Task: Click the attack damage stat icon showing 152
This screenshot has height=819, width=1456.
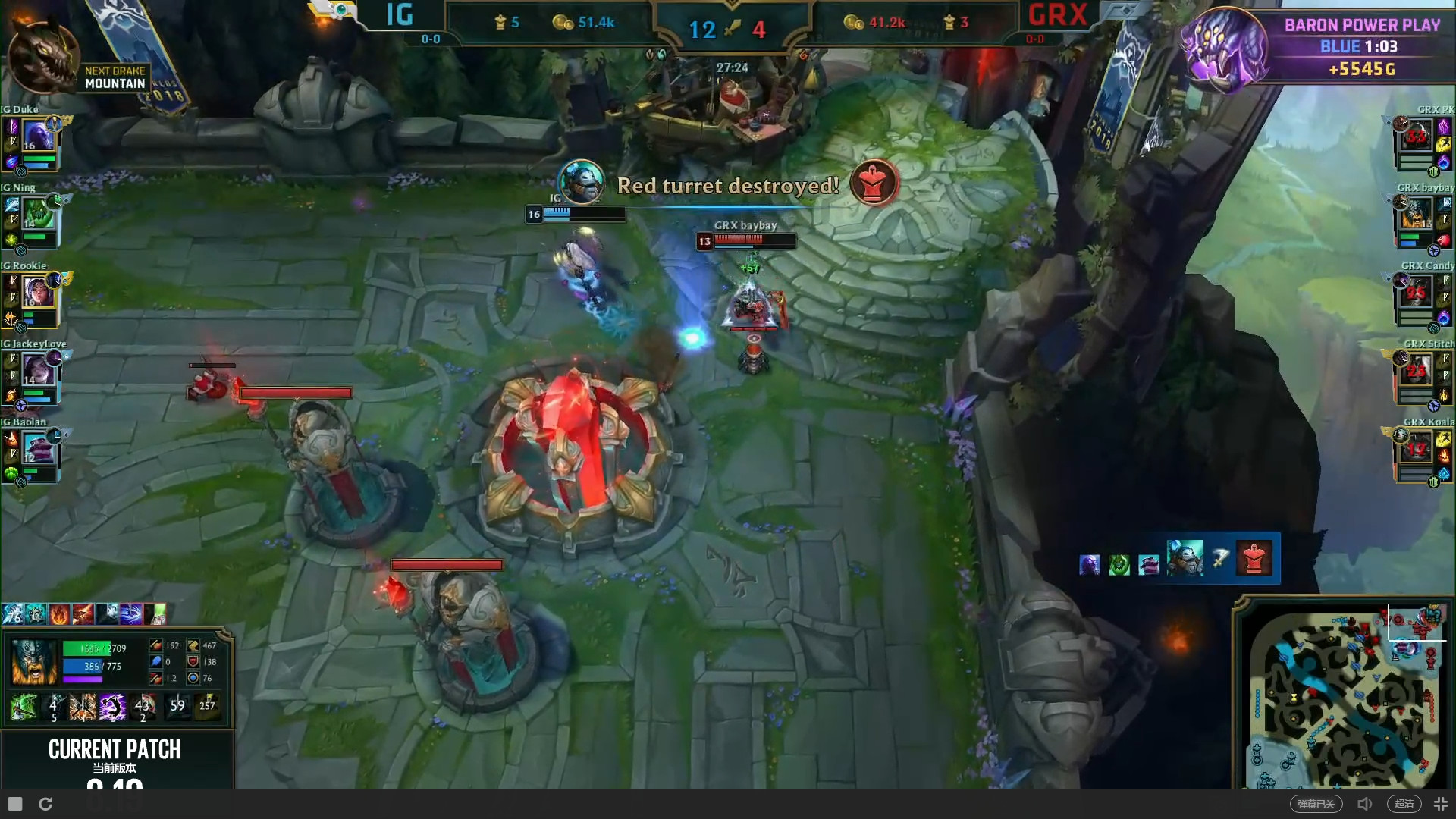Action: pos(158,646)
